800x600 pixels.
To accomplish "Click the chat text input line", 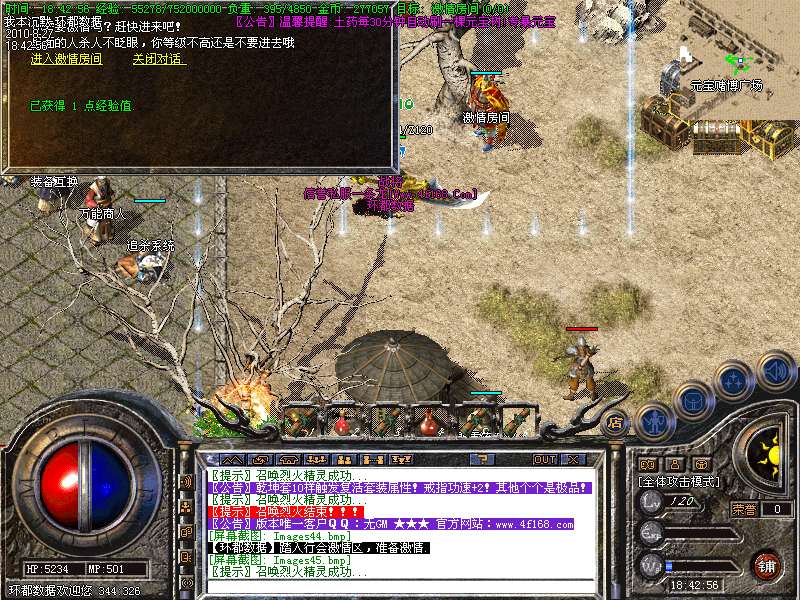I will [x=400, y=584].
